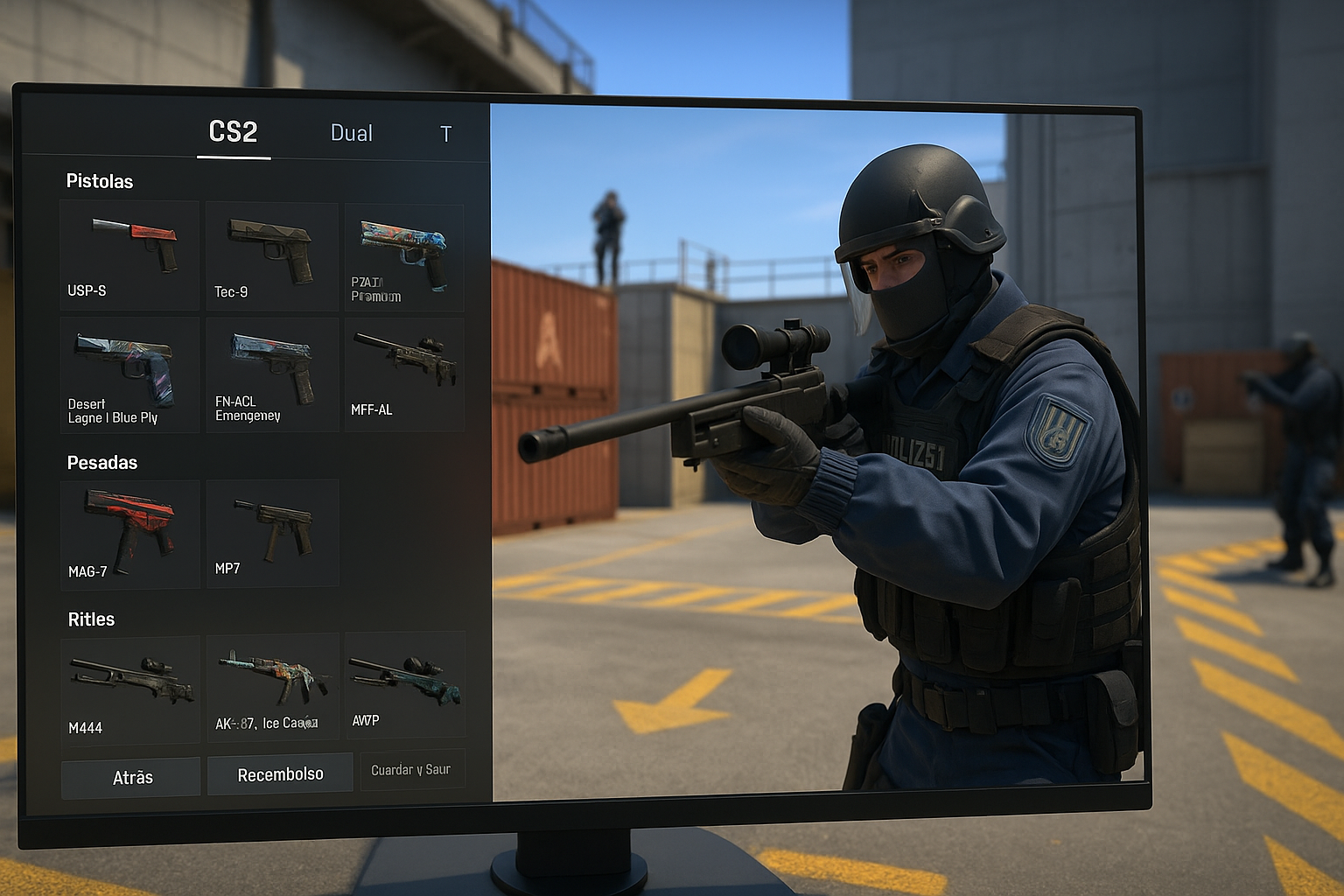The height and width of the screenshot is (896, 1344).
Task: Select the MFF-AL weapon slot
Action: pos(403,374)
